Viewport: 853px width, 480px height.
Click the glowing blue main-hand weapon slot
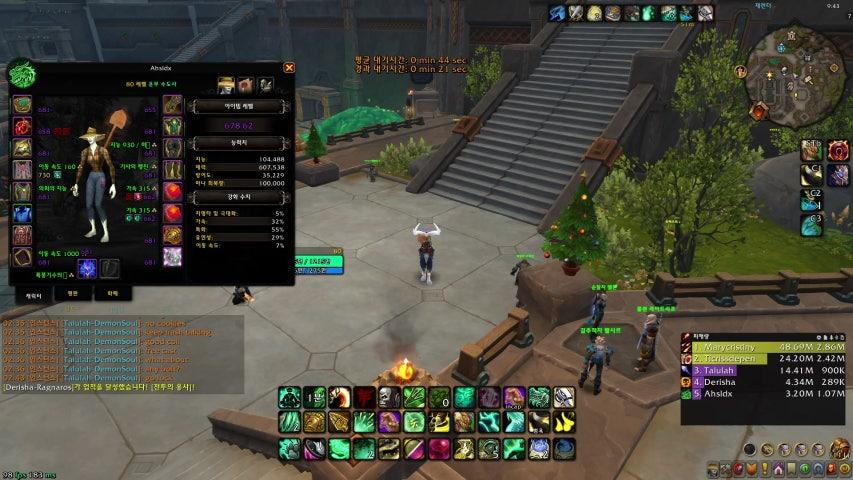pyautogui.click(x=87, y=268)
